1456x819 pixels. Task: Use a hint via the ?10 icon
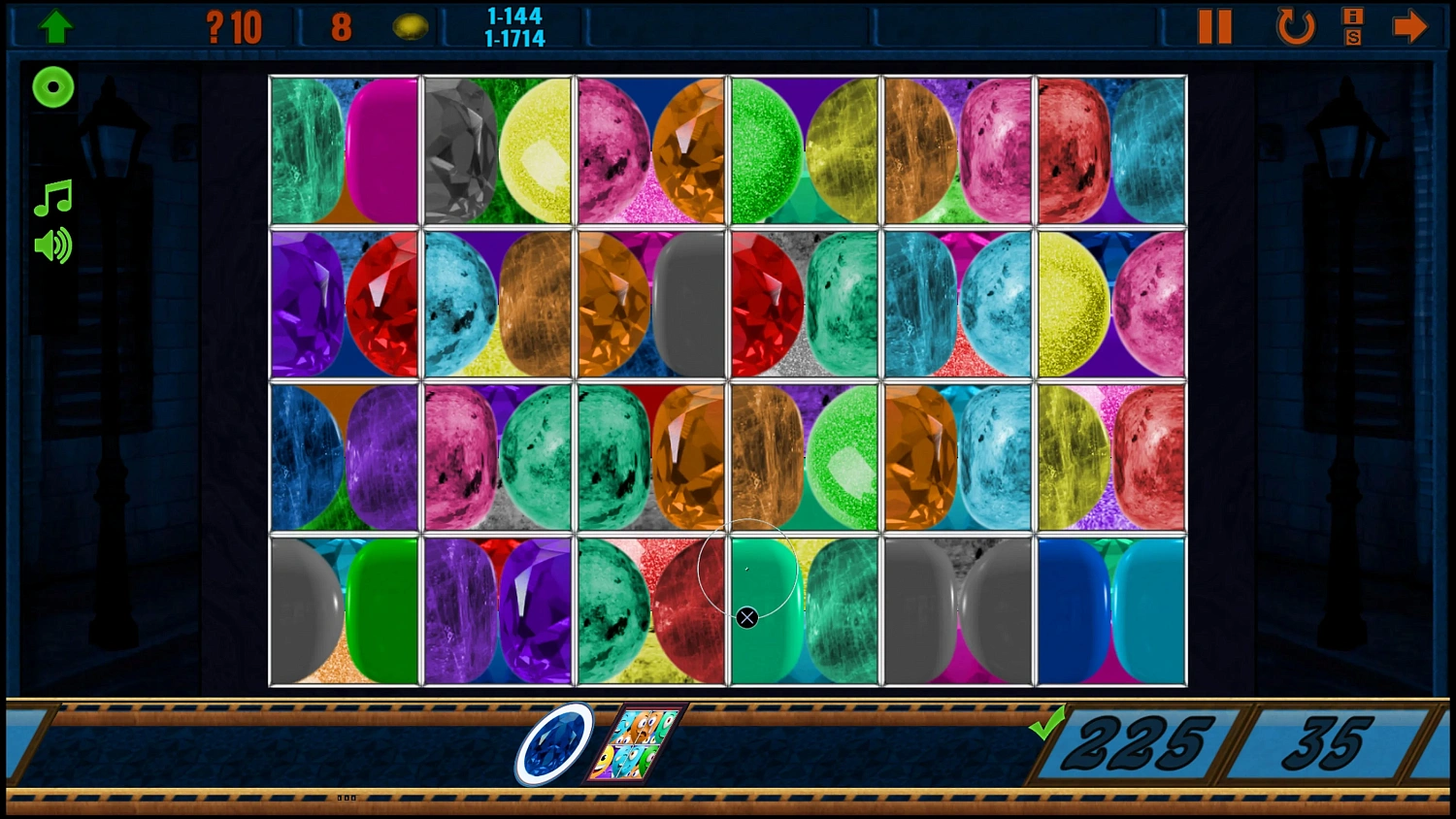(231, 25)
